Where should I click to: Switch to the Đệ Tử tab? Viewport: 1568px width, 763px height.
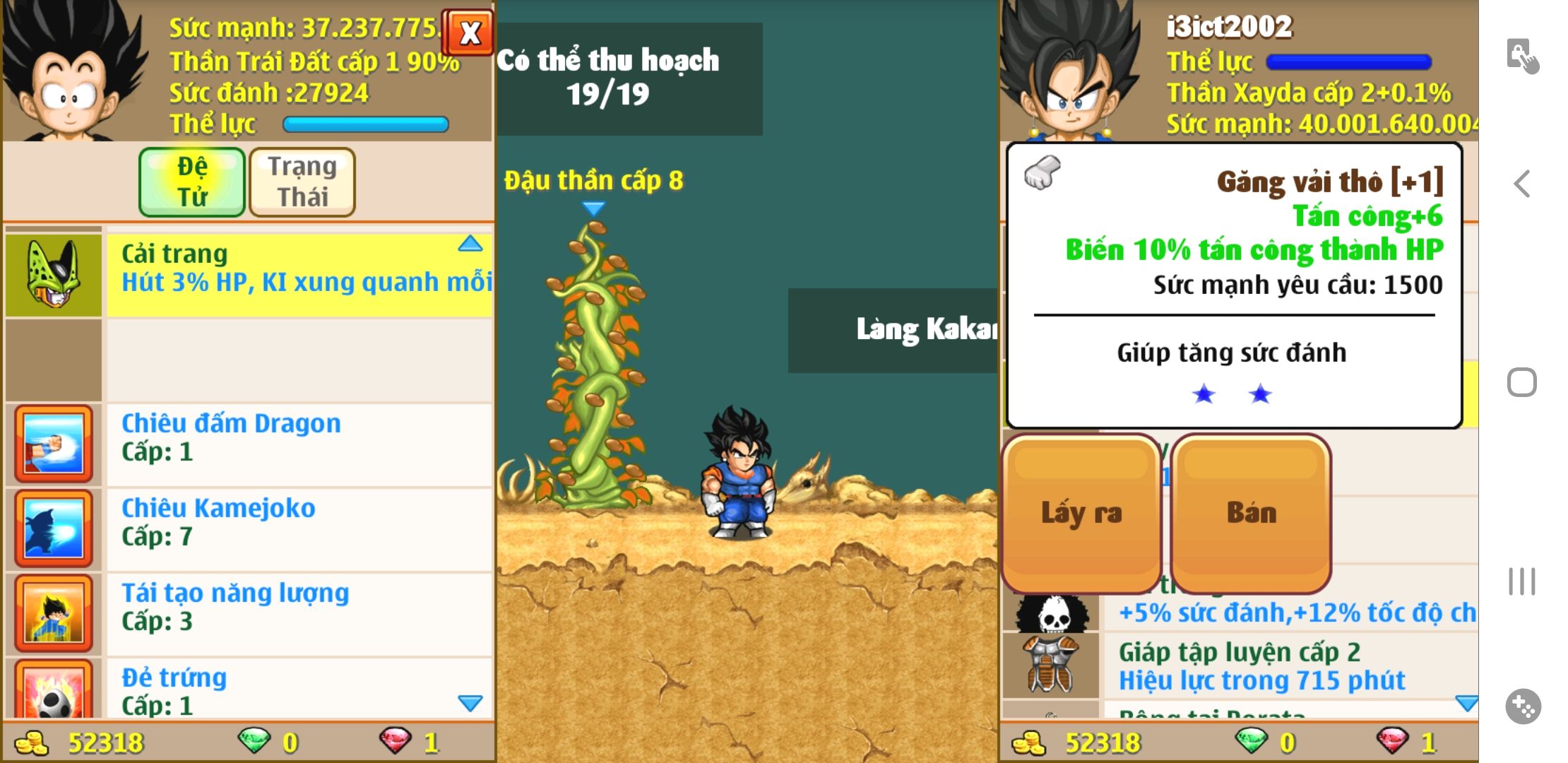(192, 182)
